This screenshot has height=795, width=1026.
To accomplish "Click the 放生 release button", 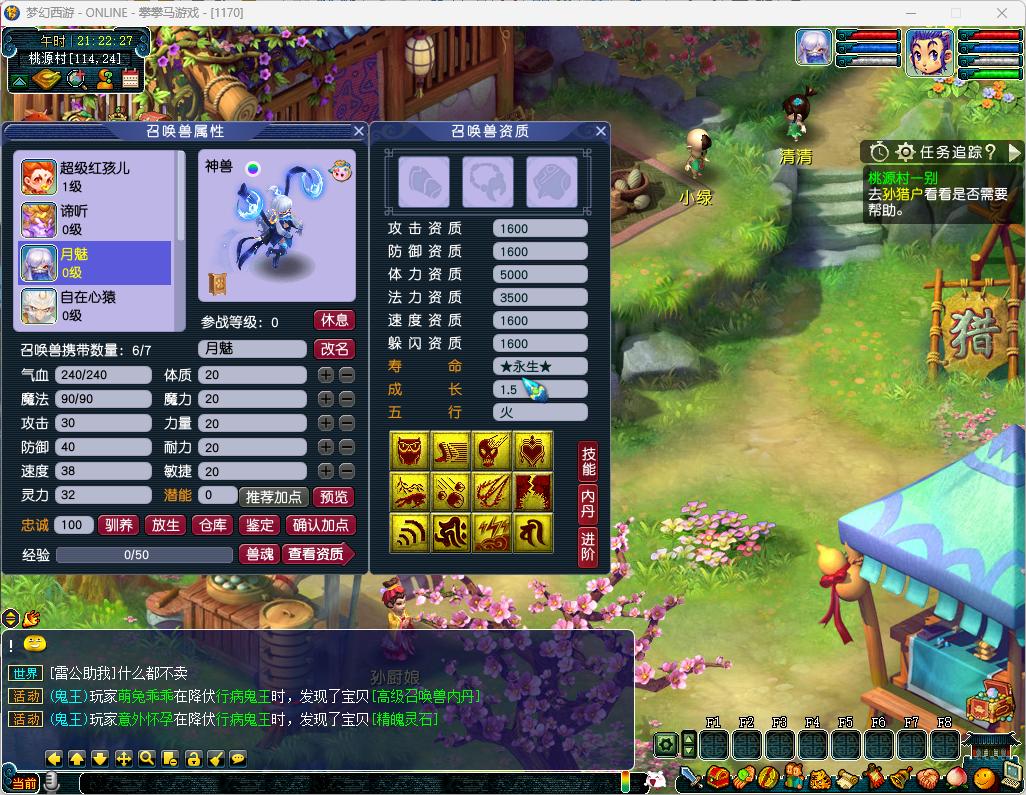I will click(165, 525).
